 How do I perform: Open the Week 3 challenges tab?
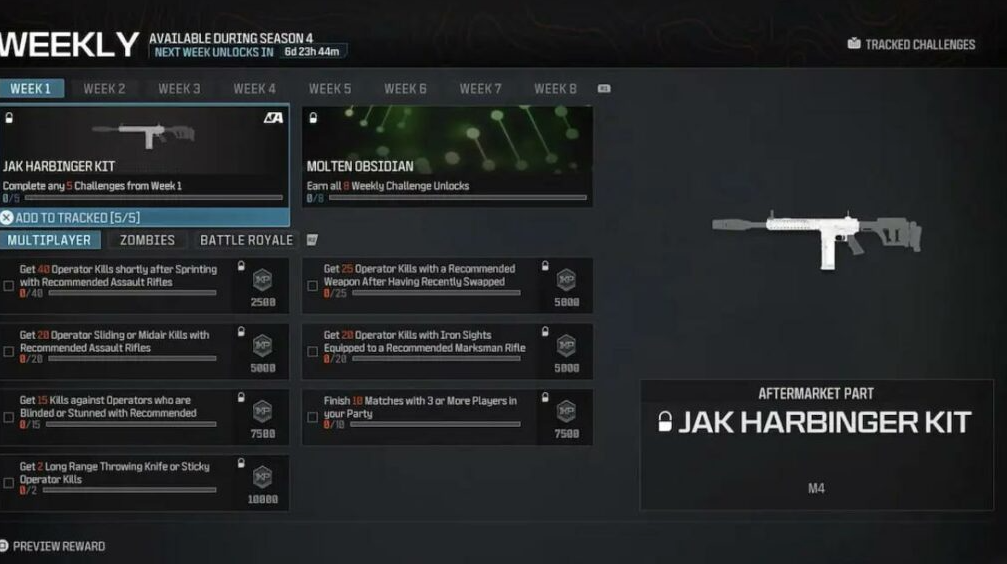click(179, 89)
